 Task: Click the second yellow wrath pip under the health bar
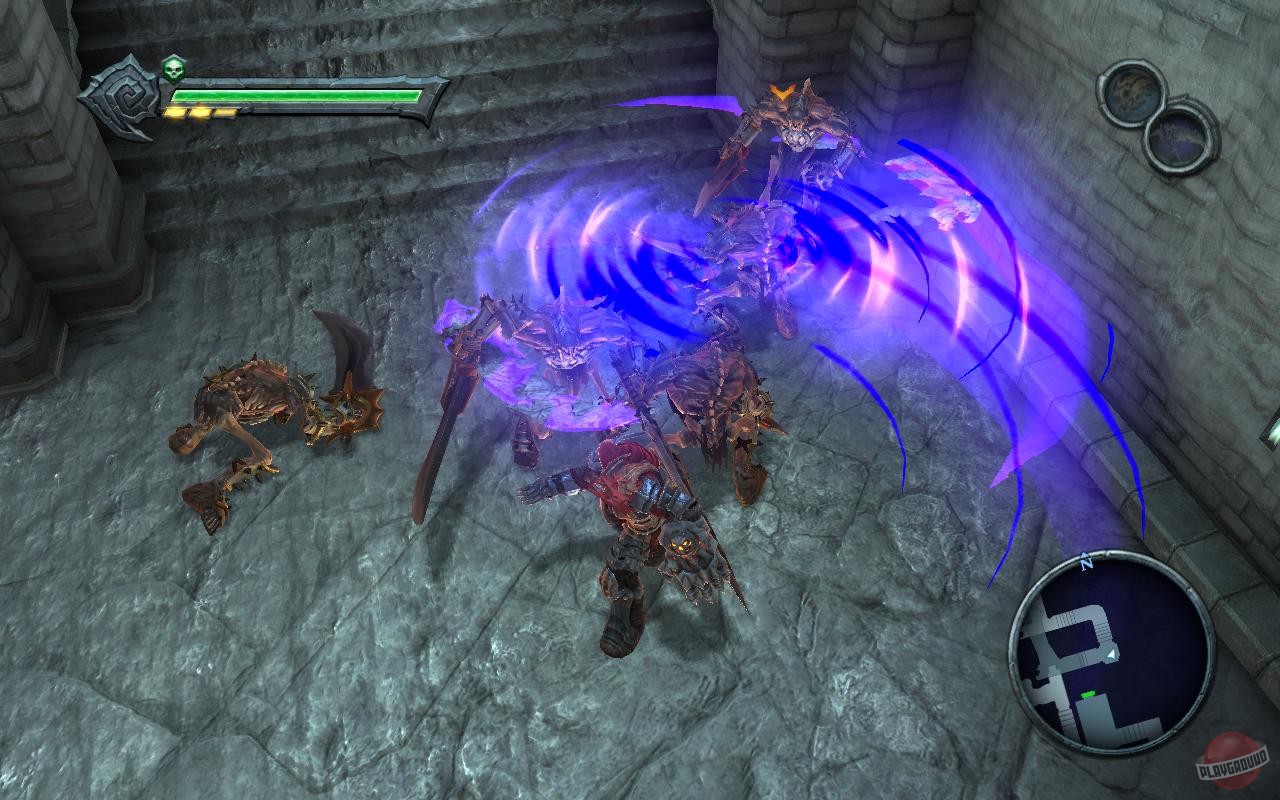(x=199, y=112)
